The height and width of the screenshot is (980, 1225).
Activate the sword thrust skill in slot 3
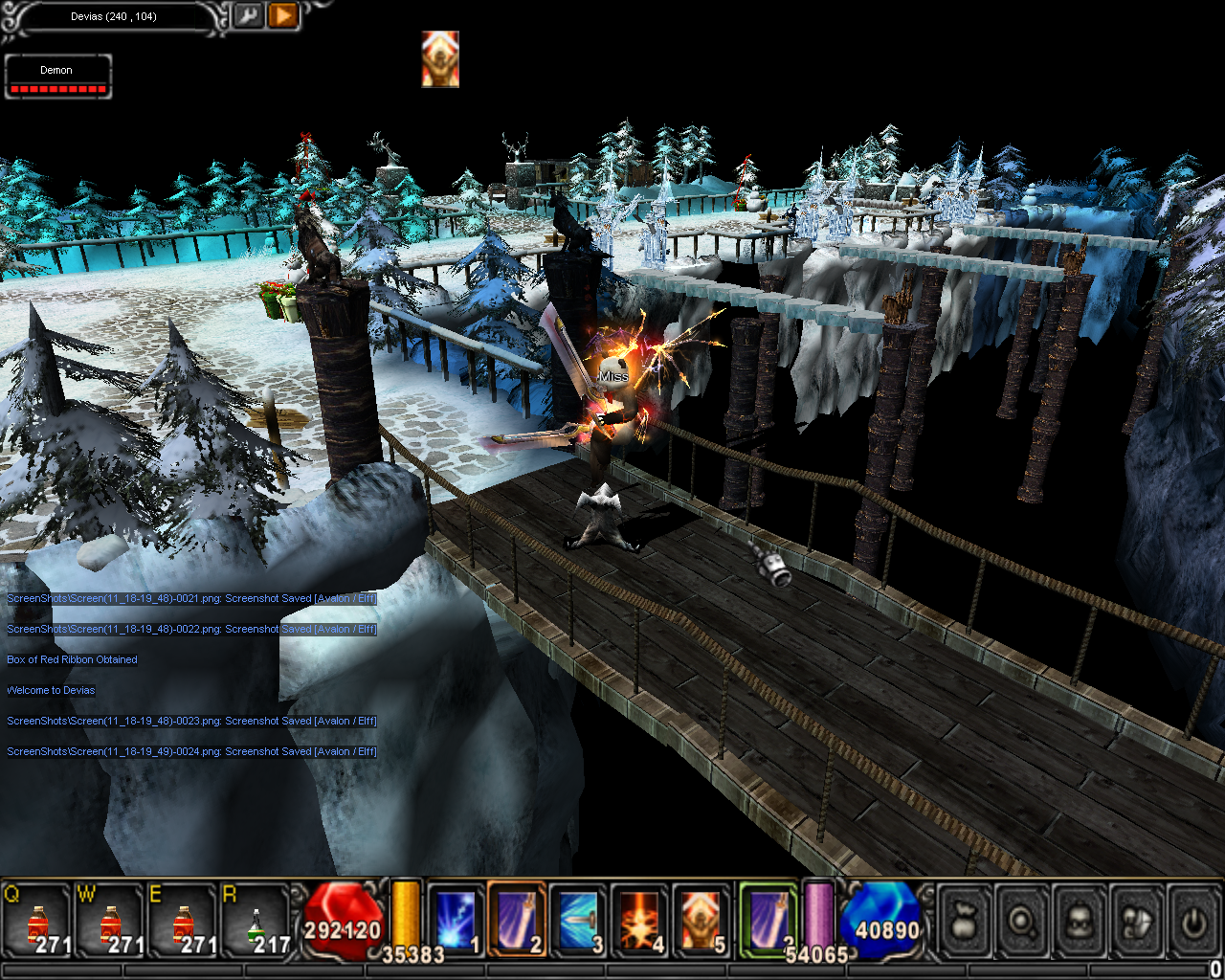click(x=578, y=921)
